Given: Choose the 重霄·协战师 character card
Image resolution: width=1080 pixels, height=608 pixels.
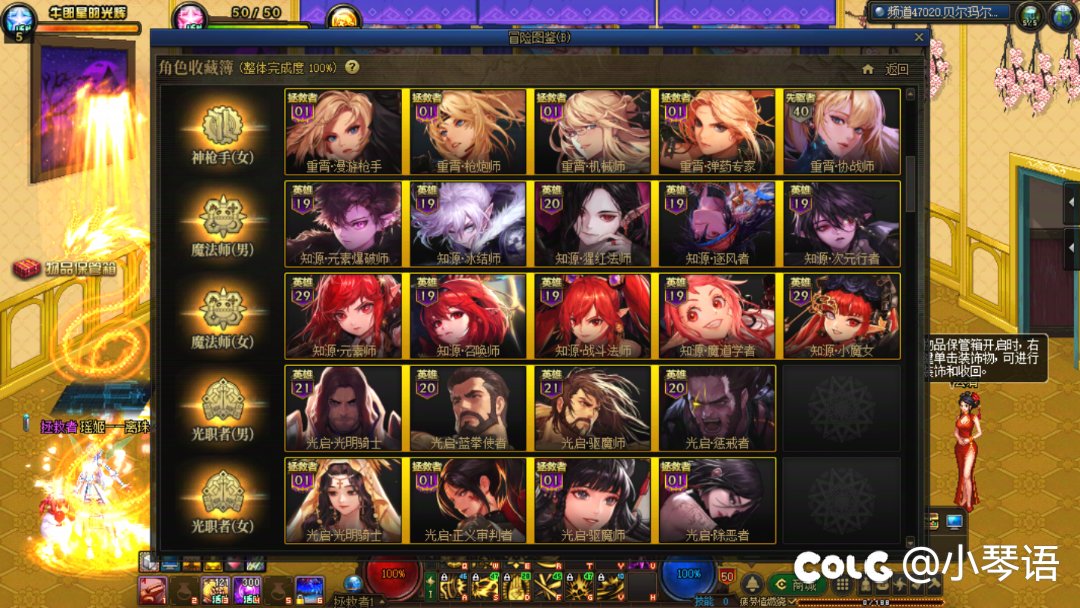Looking at the screenshot, I should click(x=841, y=132).
